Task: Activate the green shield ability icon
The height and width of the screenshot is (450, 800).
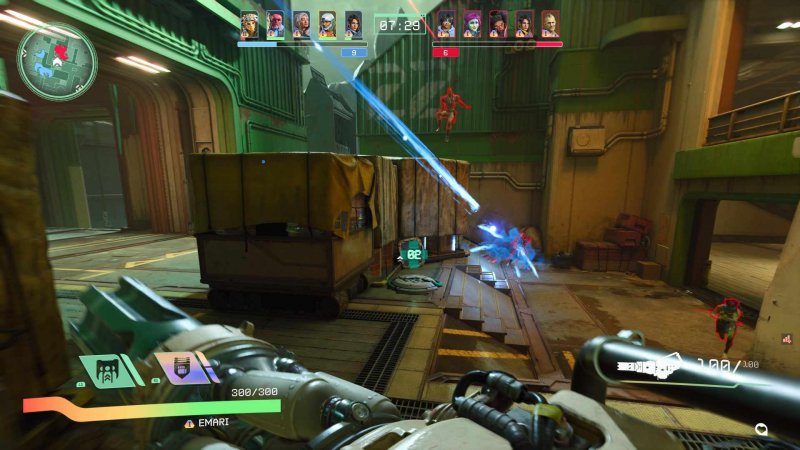Action: tap(107, 369)
